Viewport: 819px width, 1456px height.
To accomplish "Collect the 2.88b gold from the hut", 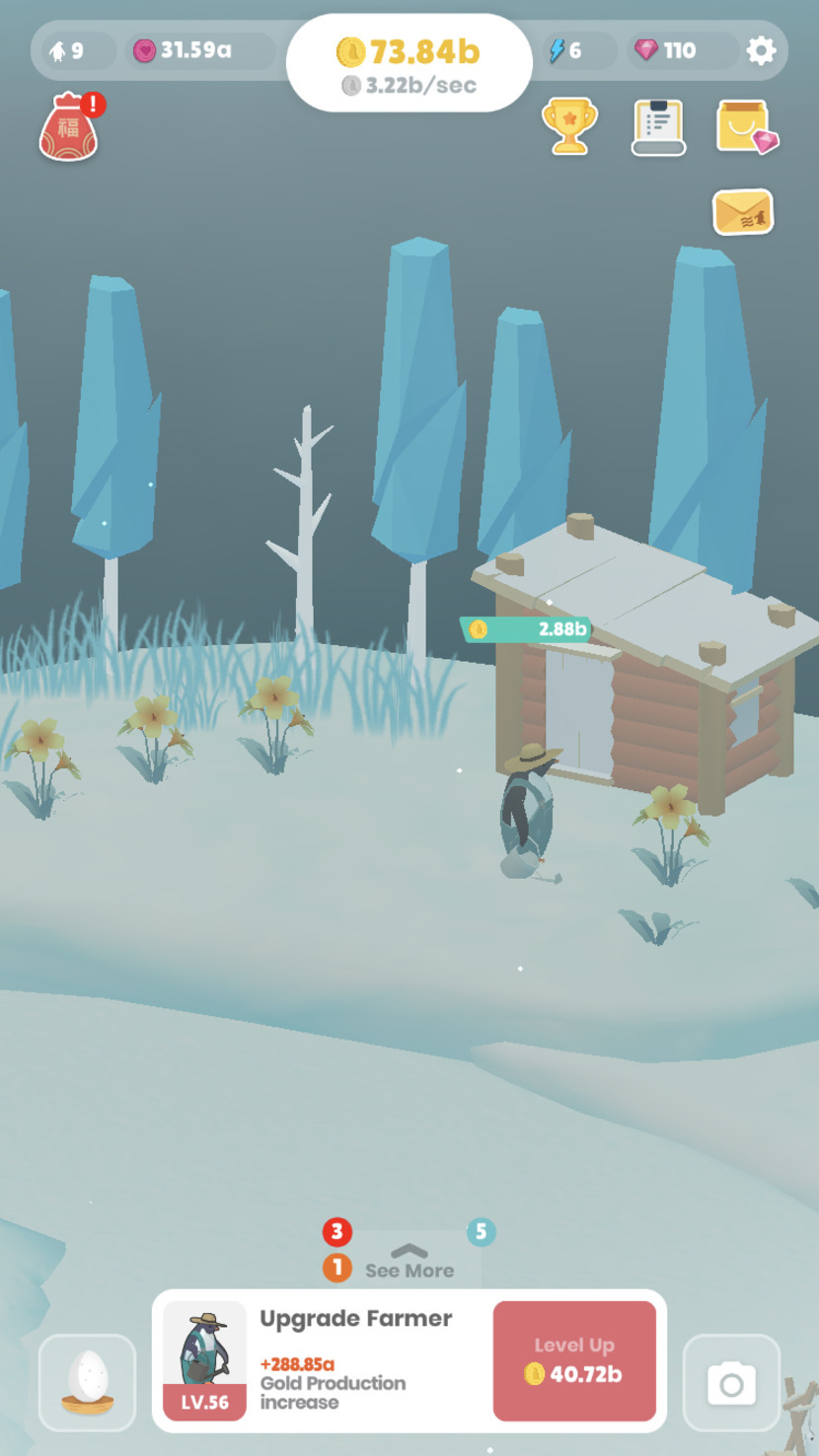I will click(x=527, y=629).
